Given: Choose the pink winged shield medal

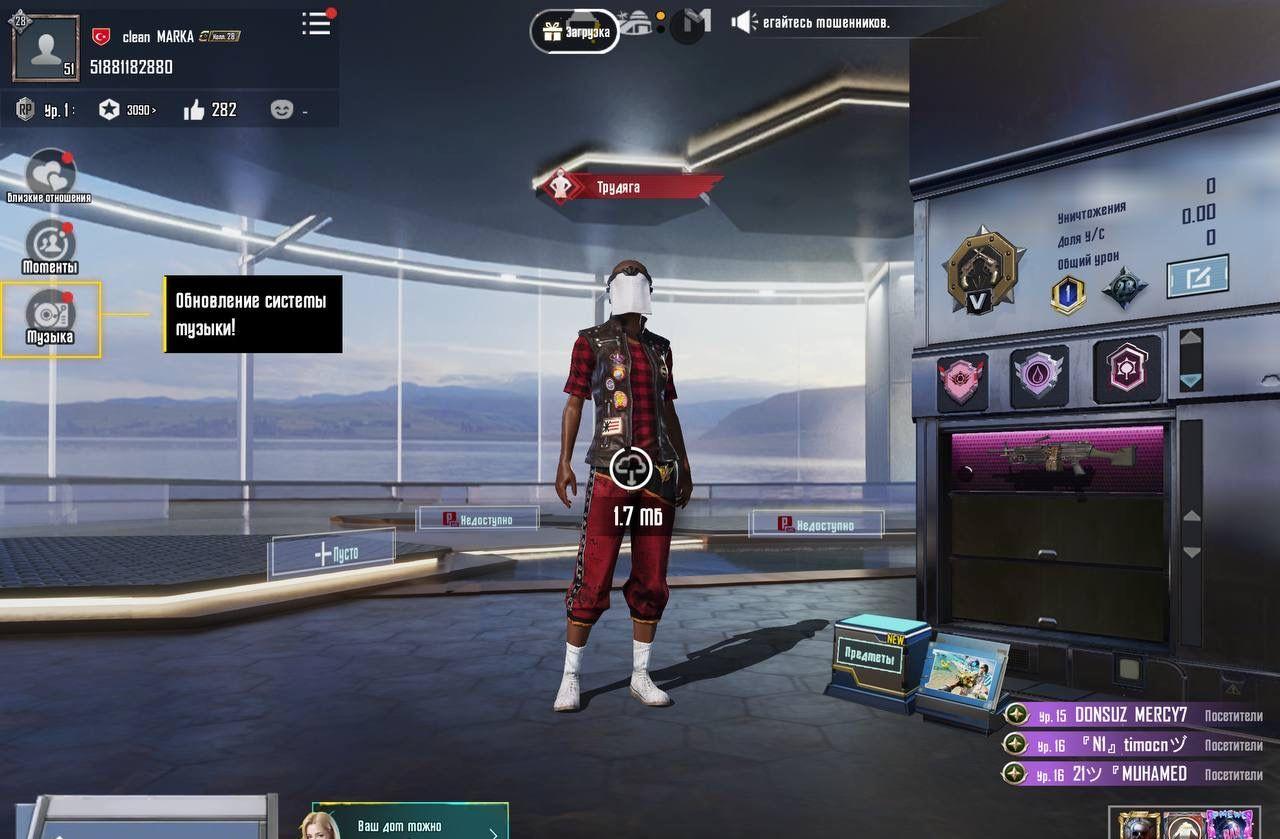Looking at the screenshot, I should coord(962,381).
